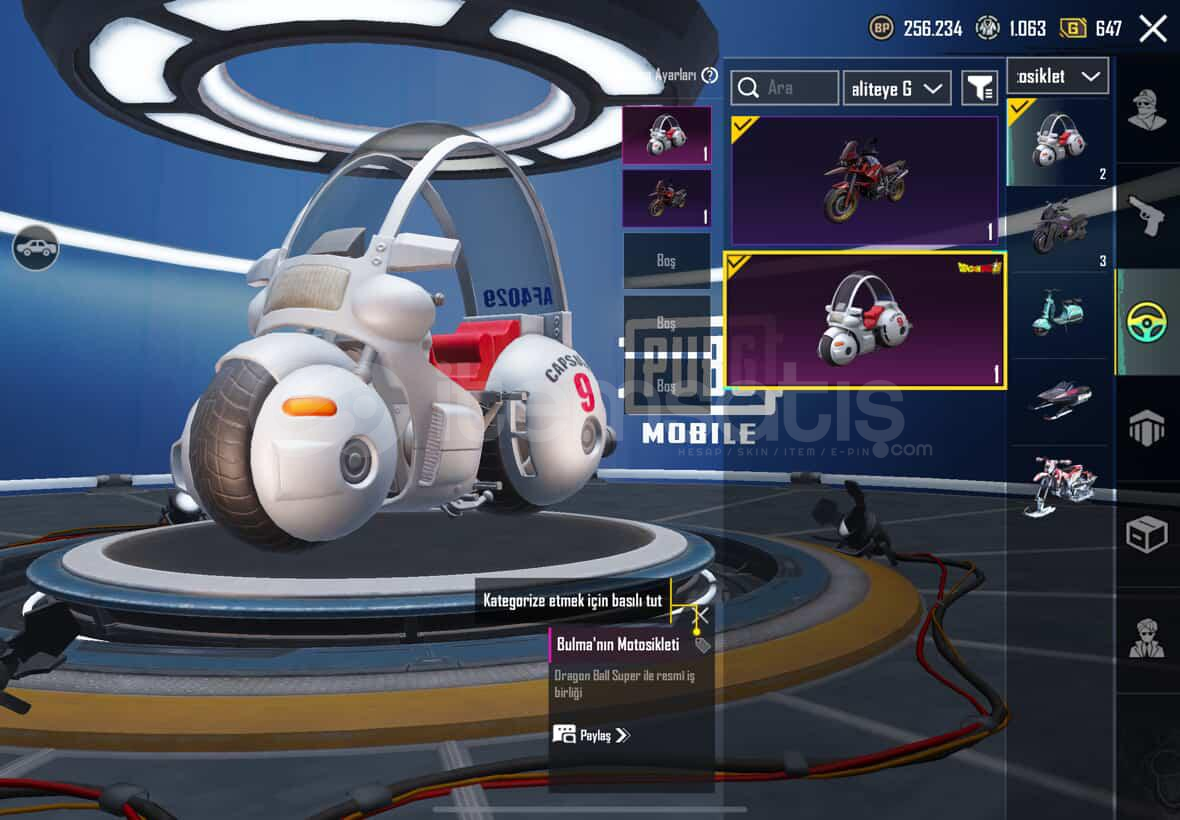Close the categorize hint tooltip

[x=702, y=615]
